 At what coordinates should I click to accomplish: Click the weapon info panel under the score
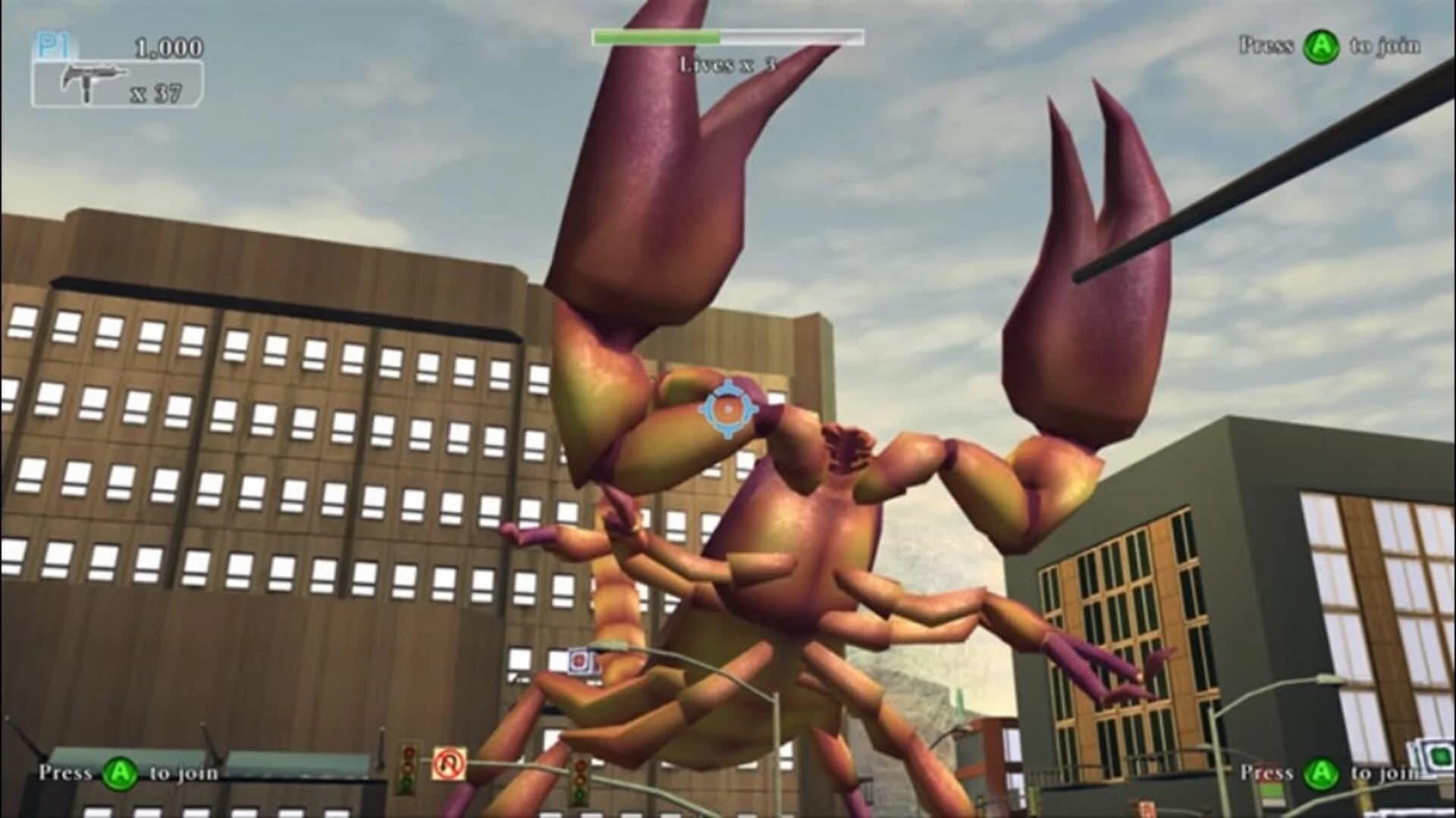pyautogui.click(x=118, y=81)
